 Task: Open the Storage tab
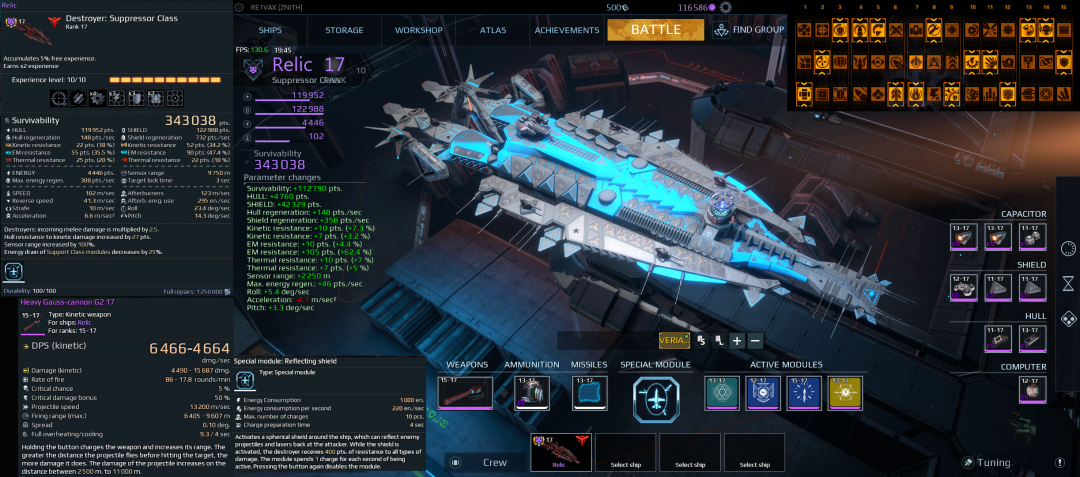click(x=344, y=30)
